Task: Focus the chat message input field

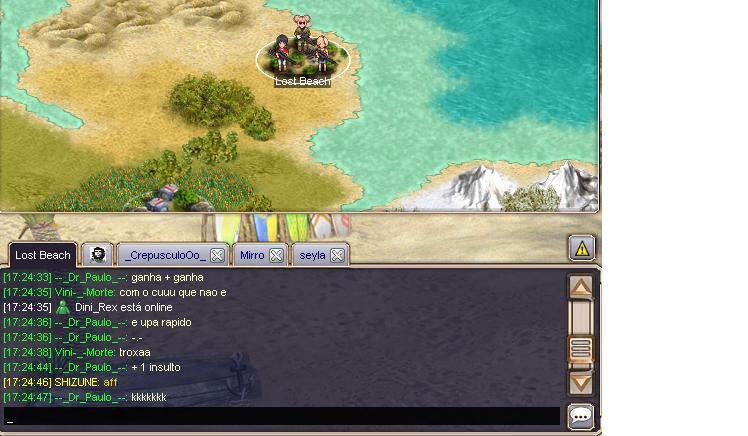Action: pos(280,416)
